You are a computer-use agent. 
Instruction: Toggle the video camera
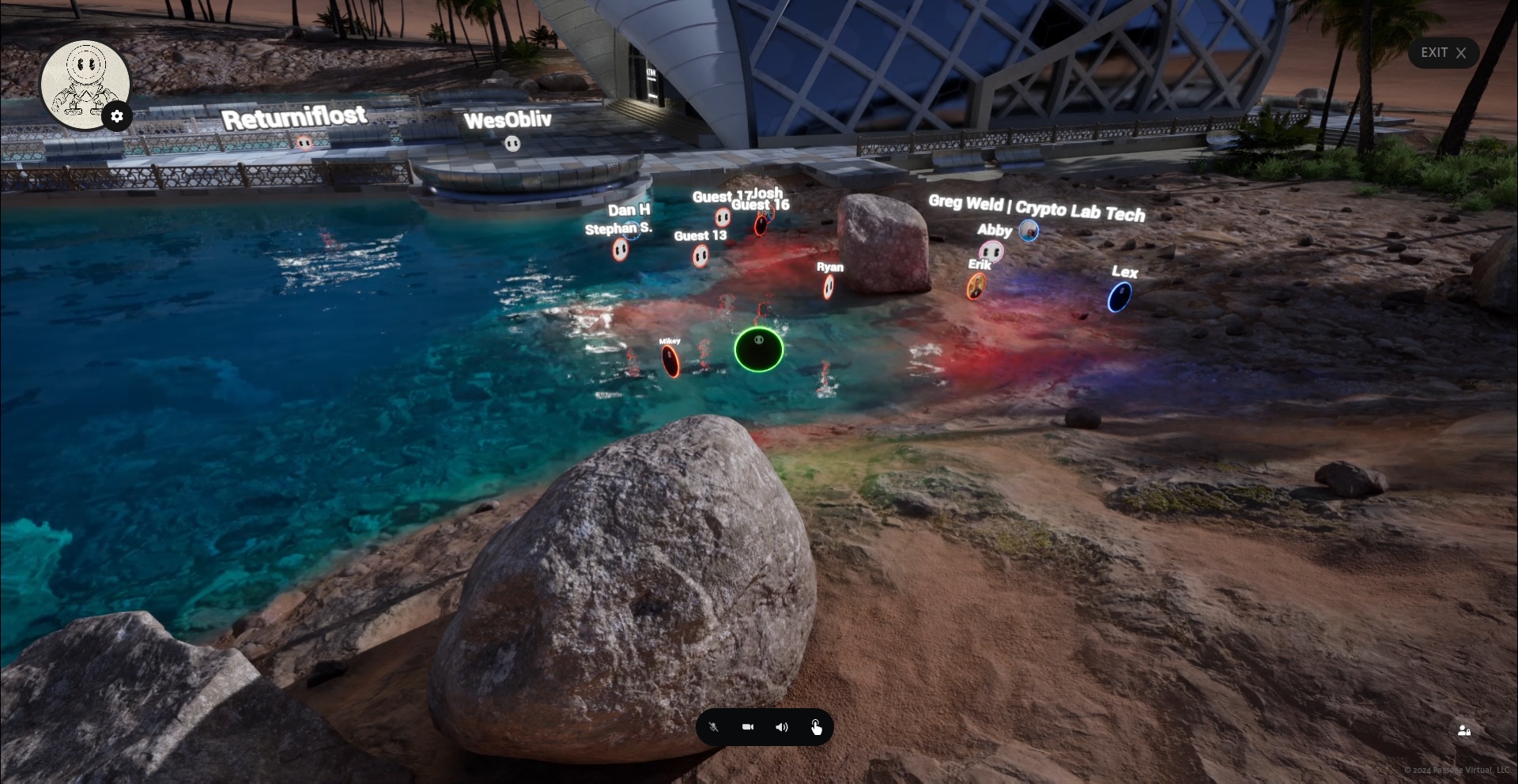(x=748, y=727)
